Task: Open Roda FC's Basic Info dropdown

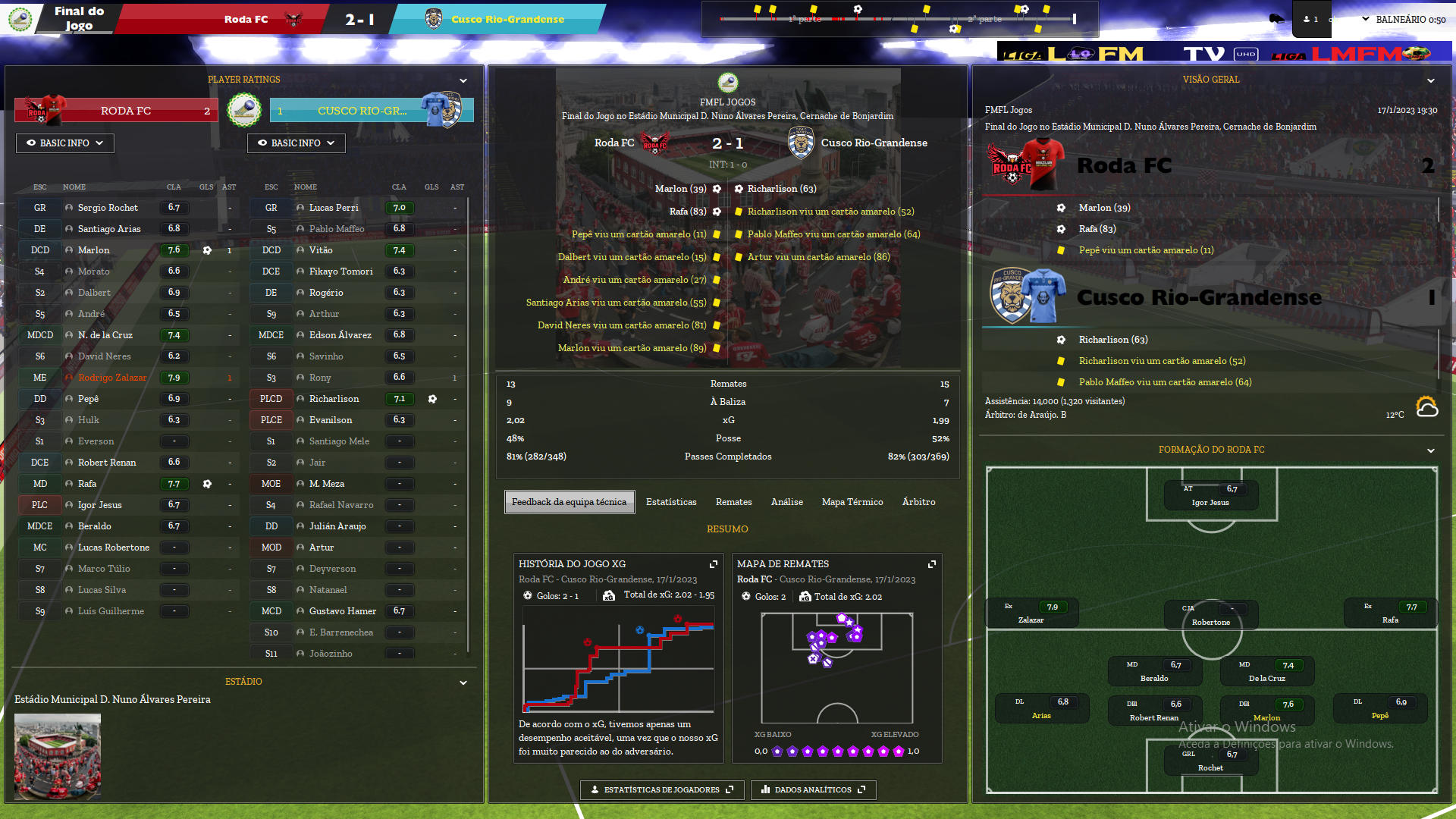Action: (x=65, y=143)
